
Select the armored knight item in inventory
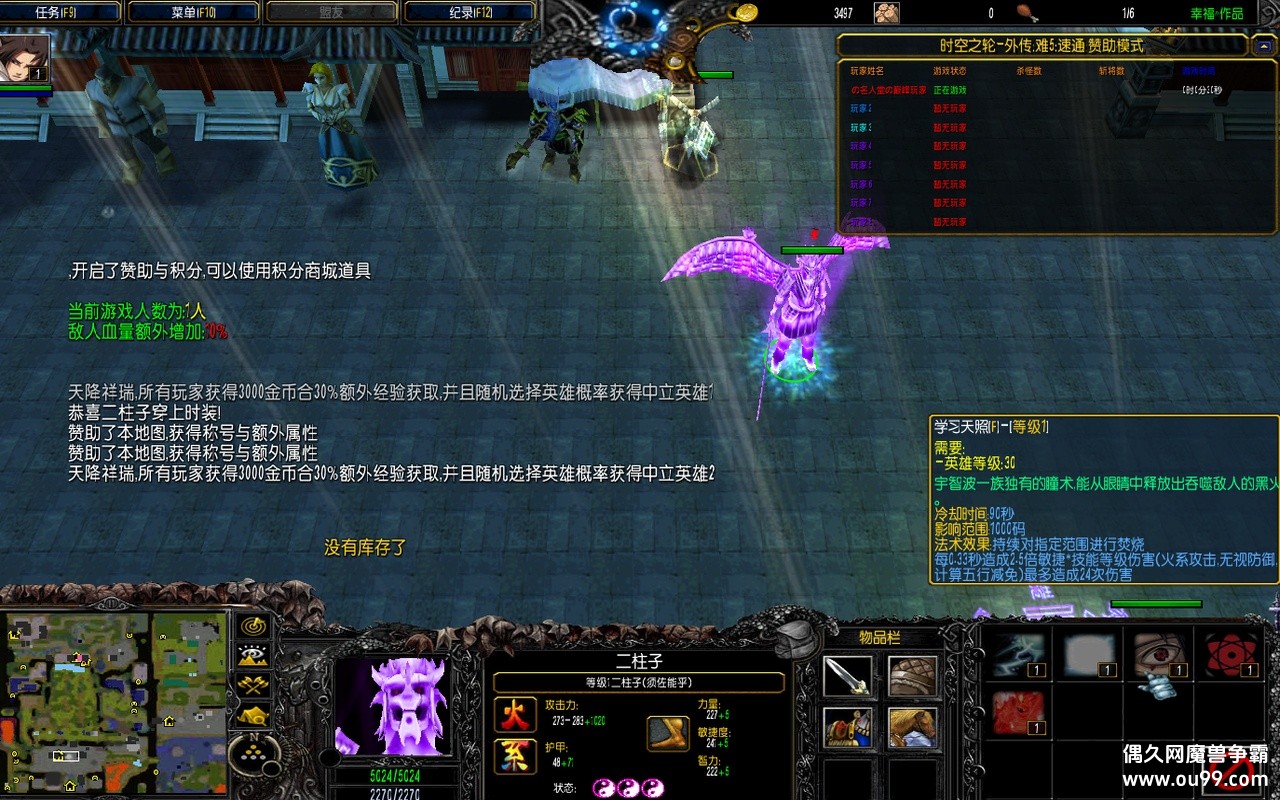point(847,727)
